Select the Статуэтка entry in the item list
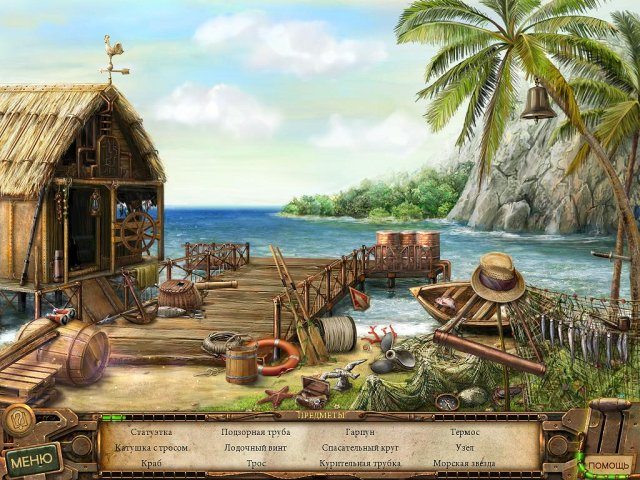 [x=152, y=432]
